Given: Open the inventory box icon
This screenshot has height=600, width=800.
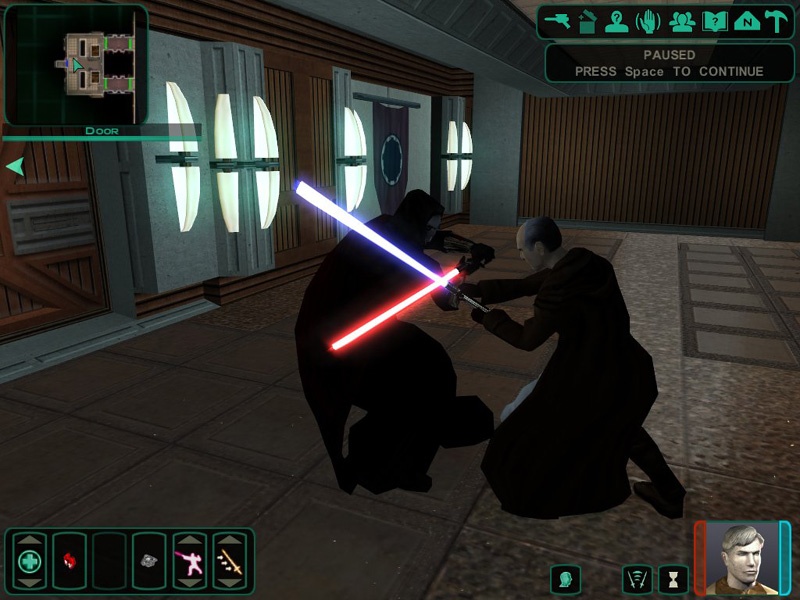Looking at the screenshot, I should pos(588,20).
